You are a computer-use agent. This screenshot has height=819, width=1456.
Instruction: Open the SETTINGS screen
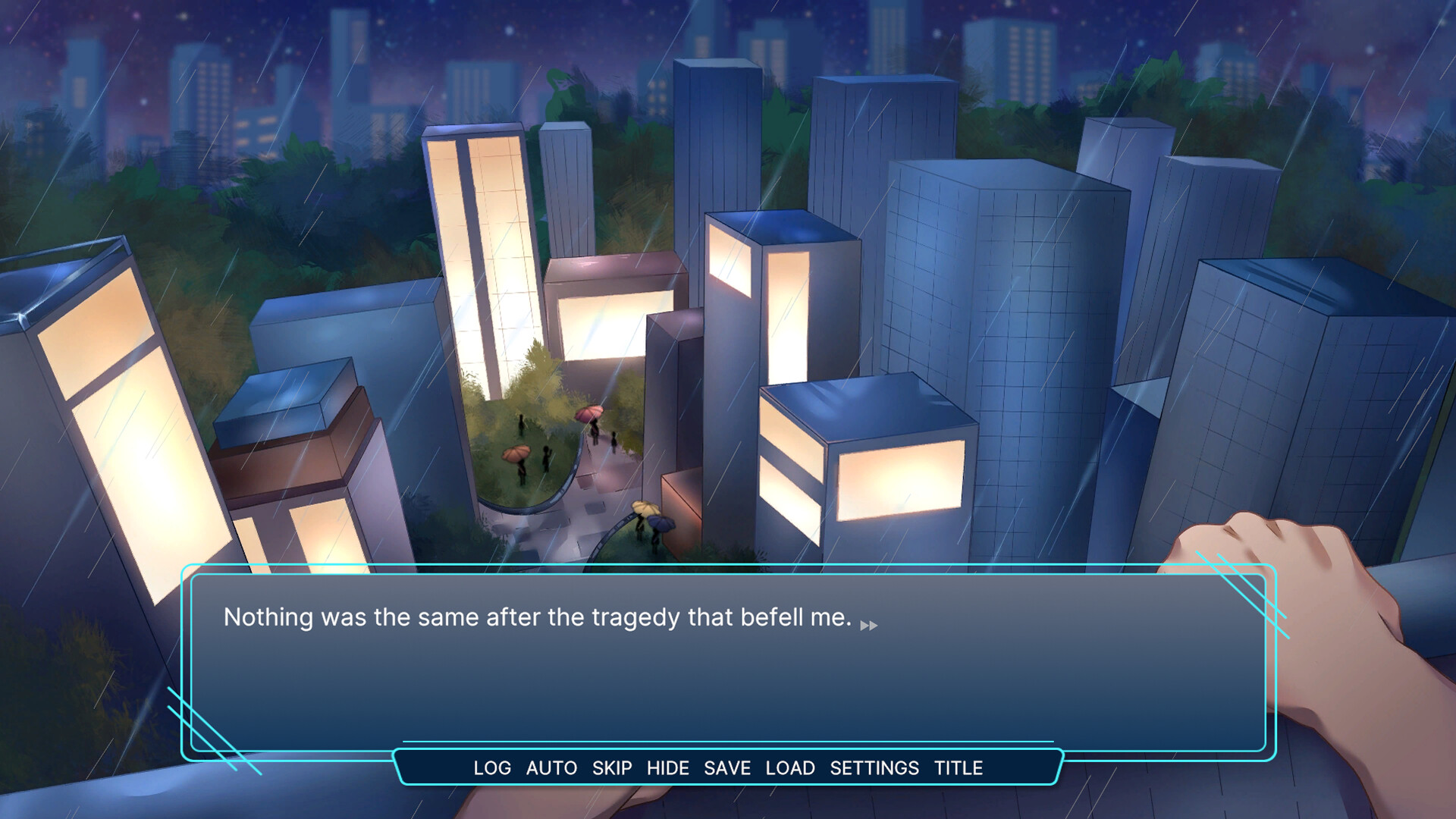(874, 768)
